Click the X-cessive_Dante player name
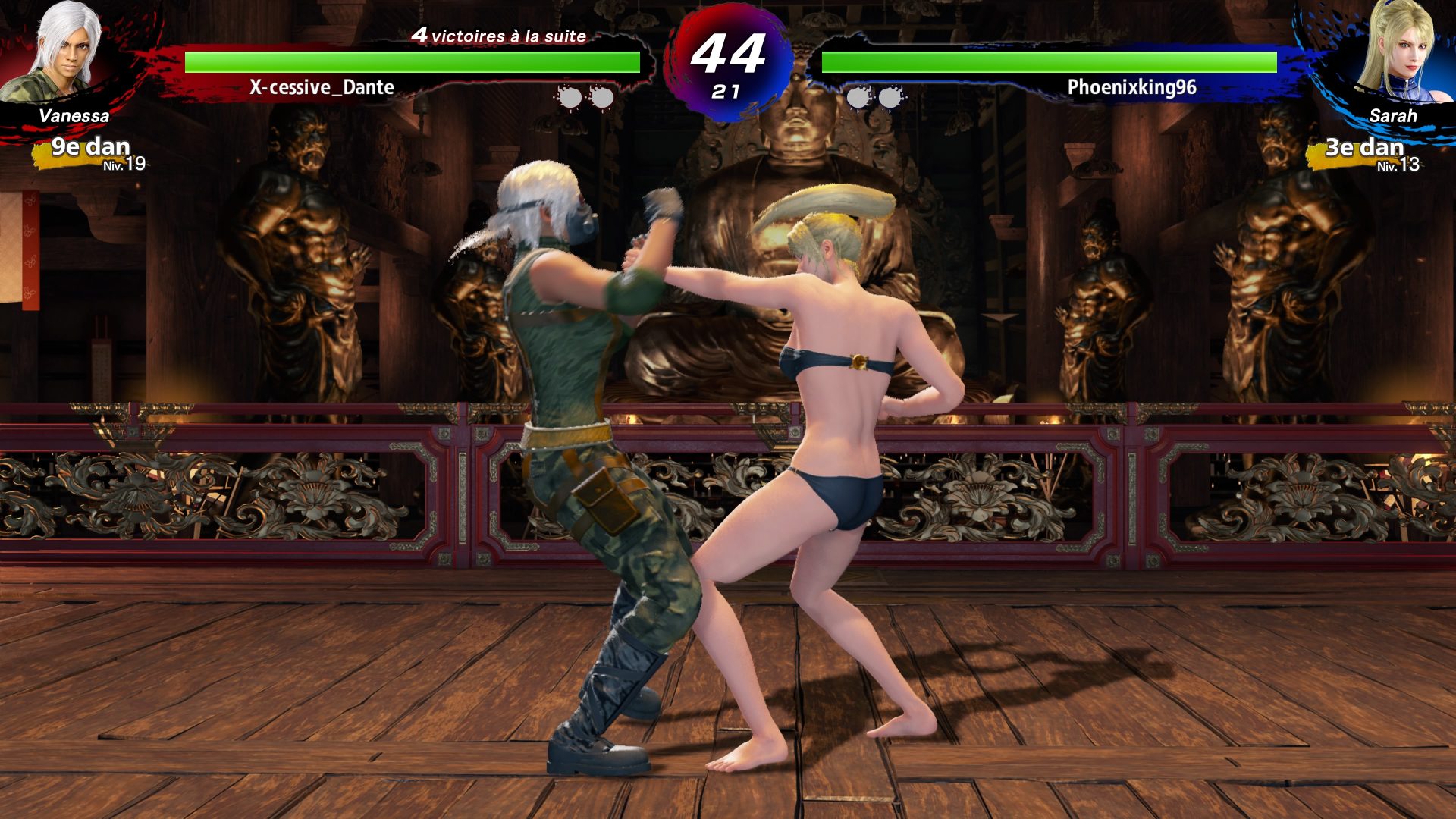This screenshot has width=1456, height=819. pyautogui.click(x=322, y=88)
